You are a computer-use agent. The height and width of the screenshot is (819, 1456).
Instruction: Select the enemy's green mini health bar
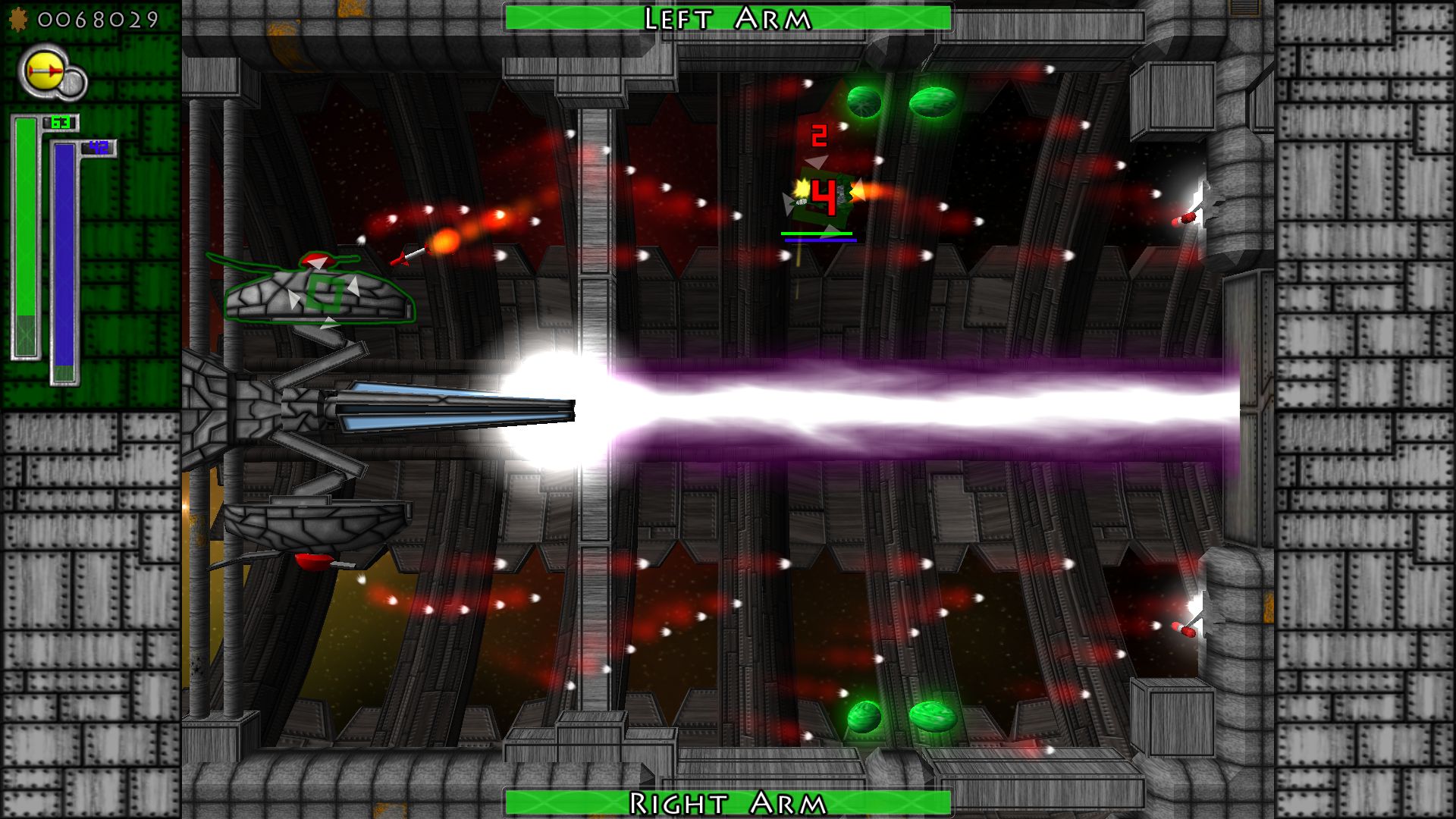pyautogui.click(x=817, y=234)
